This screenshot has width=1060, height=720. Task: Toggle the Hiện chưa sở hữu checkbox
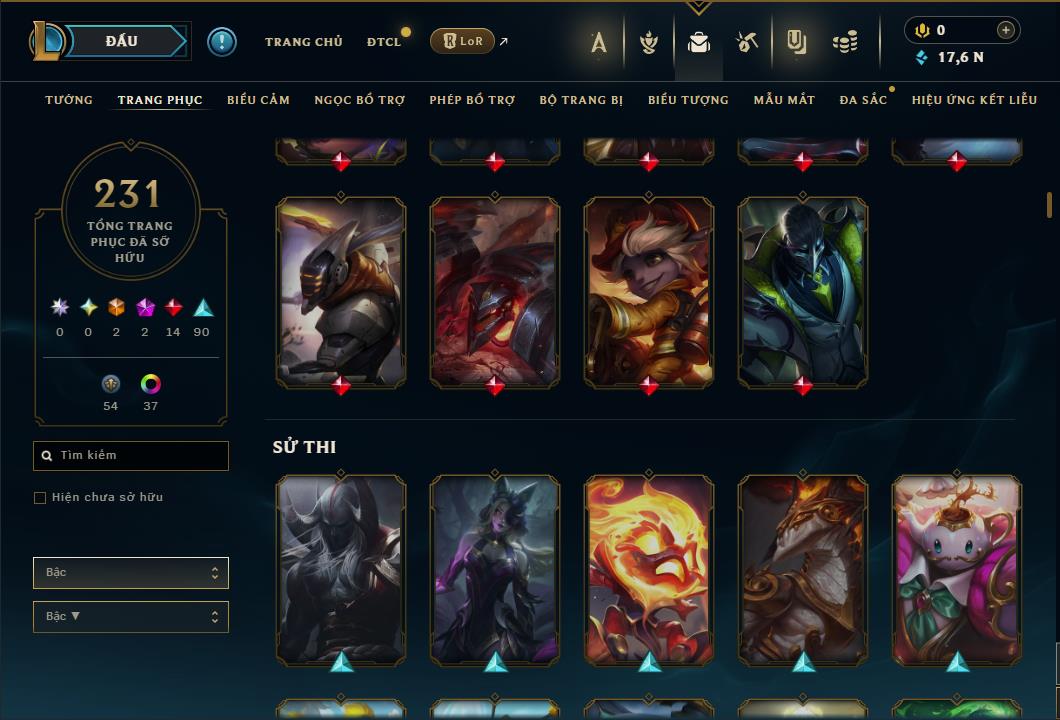point(40,498)
